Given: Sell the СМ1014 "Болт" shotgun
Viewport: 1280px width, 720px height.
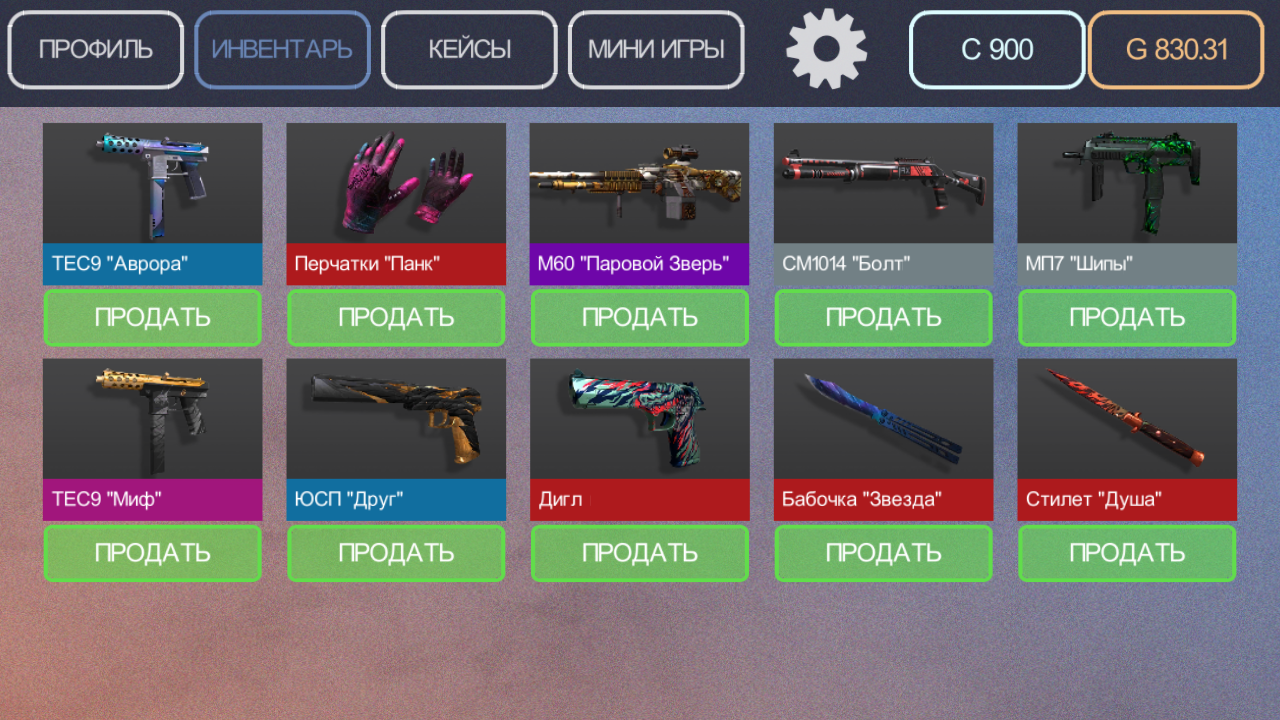Looking at the screenshot, I should (883, 317).
